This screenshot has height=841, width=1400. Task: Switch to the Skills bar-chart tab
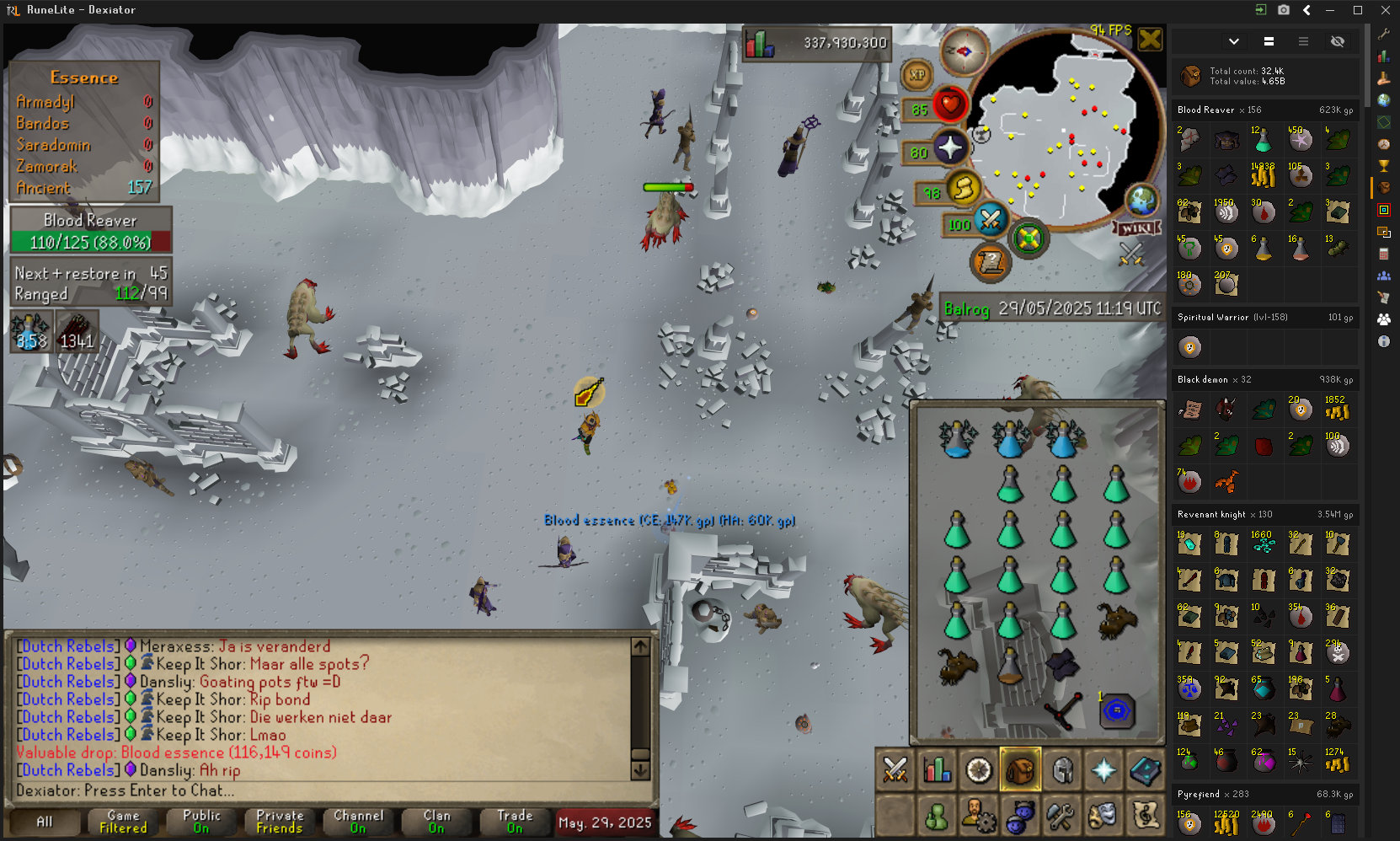pyautogui.click(x=937, y=769)
